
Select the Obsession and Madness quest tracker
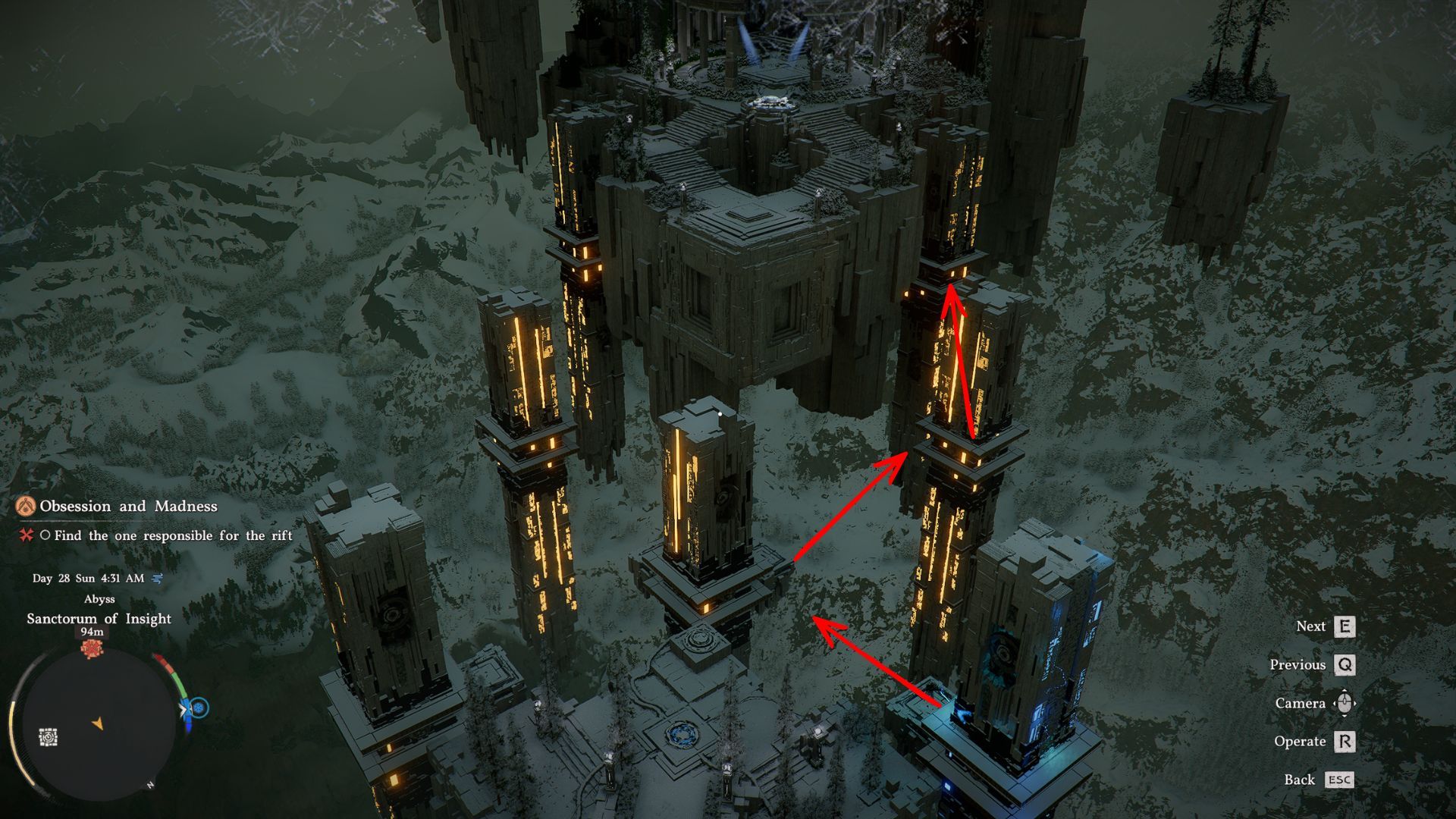point(127,507)
